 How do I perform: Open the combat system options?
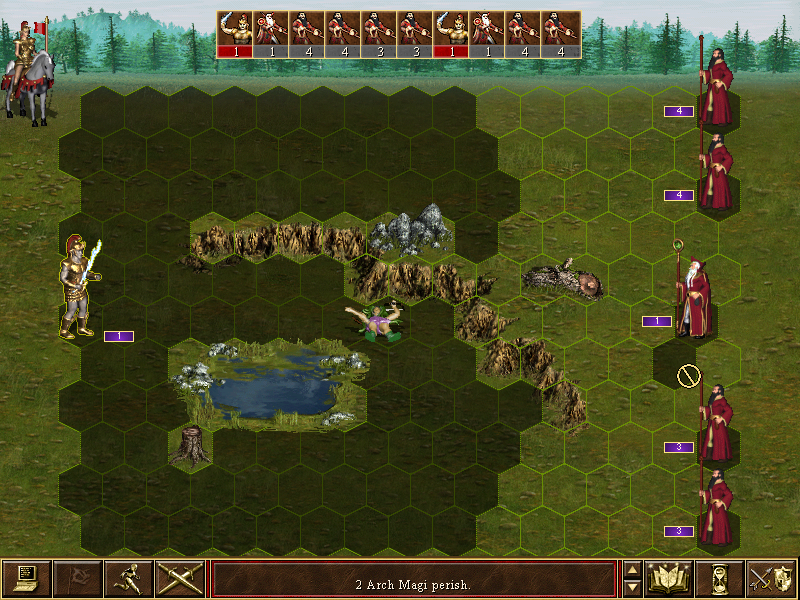pyautogui.click(x=27, y=578)
